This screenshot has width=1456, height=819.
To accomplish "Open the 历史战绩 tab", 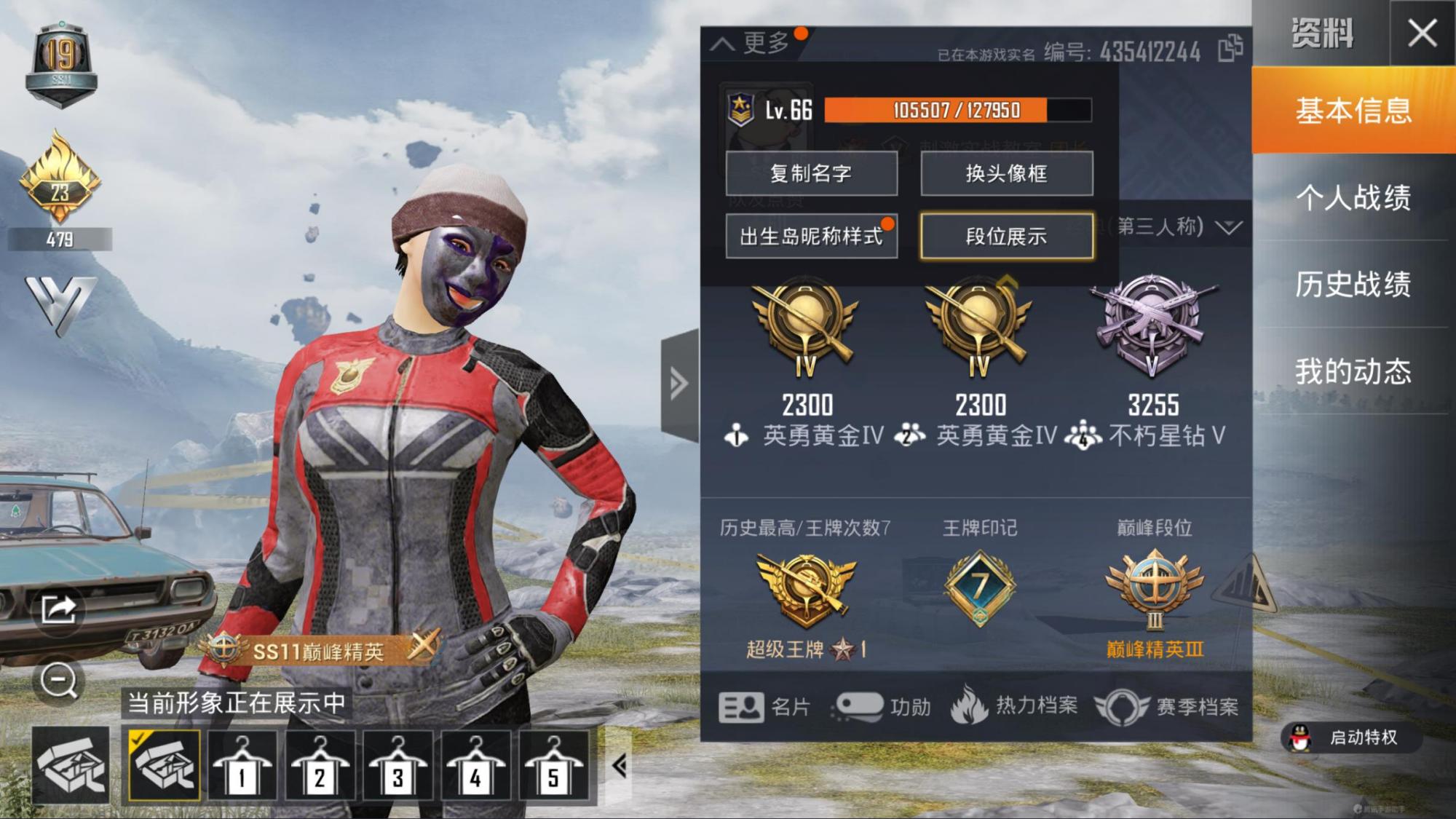I will pyautogui.click(x=1356, y=286).
